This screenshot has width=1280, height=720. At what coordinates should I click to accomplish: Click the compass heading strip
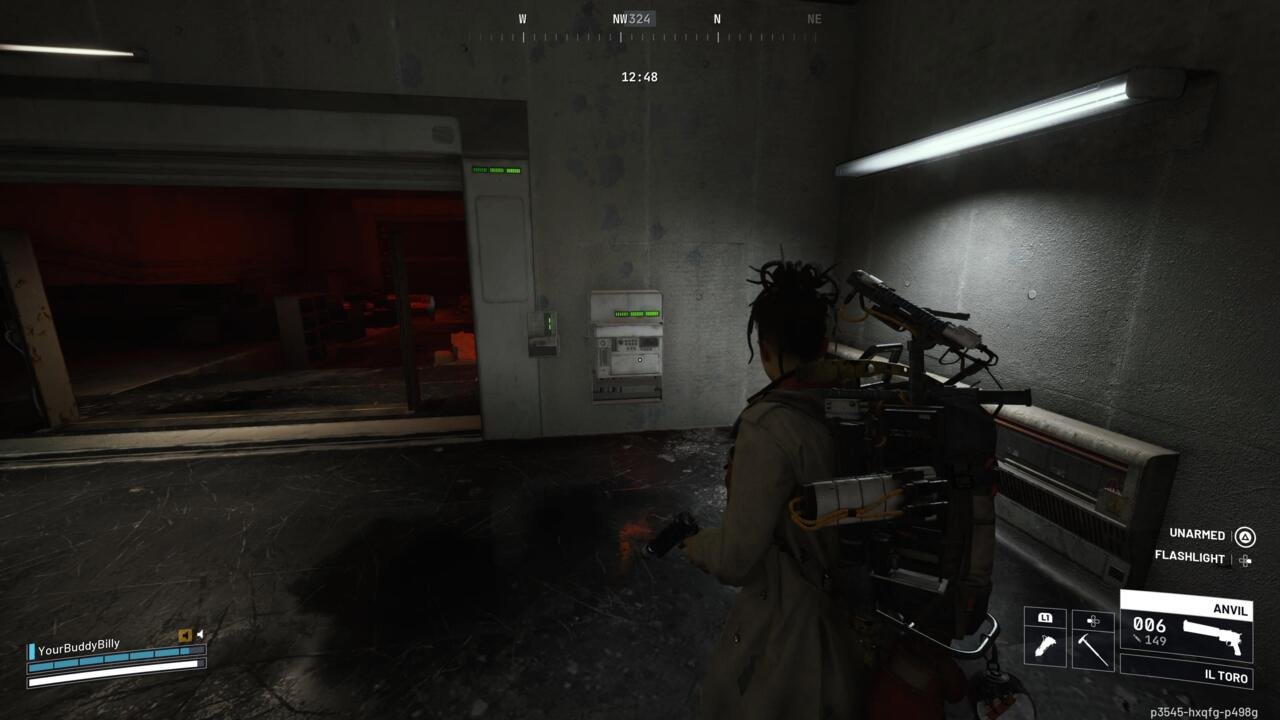pyautogui.click(x=645, y=37)
